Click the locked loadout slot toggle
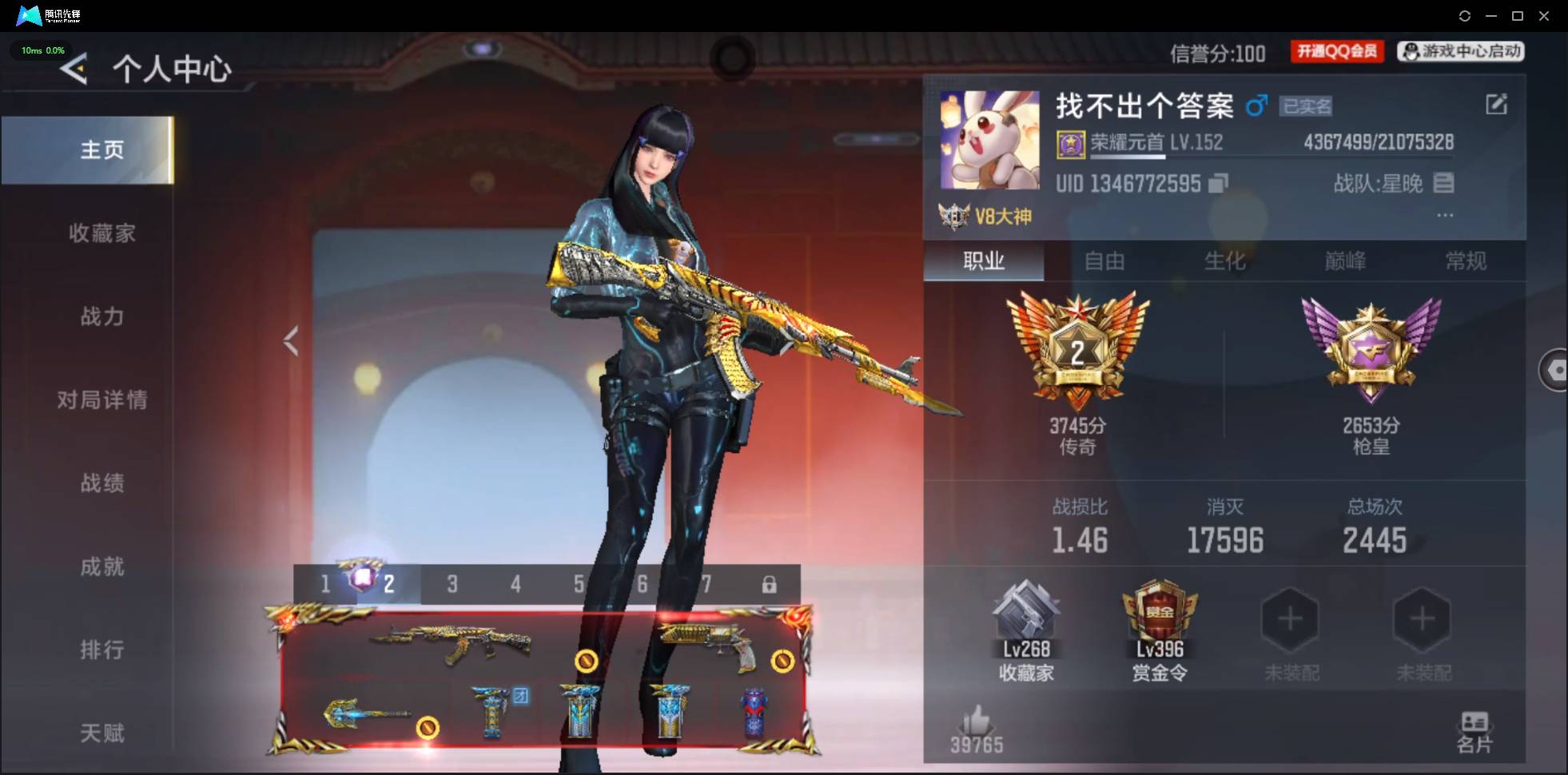 point(769,584)
